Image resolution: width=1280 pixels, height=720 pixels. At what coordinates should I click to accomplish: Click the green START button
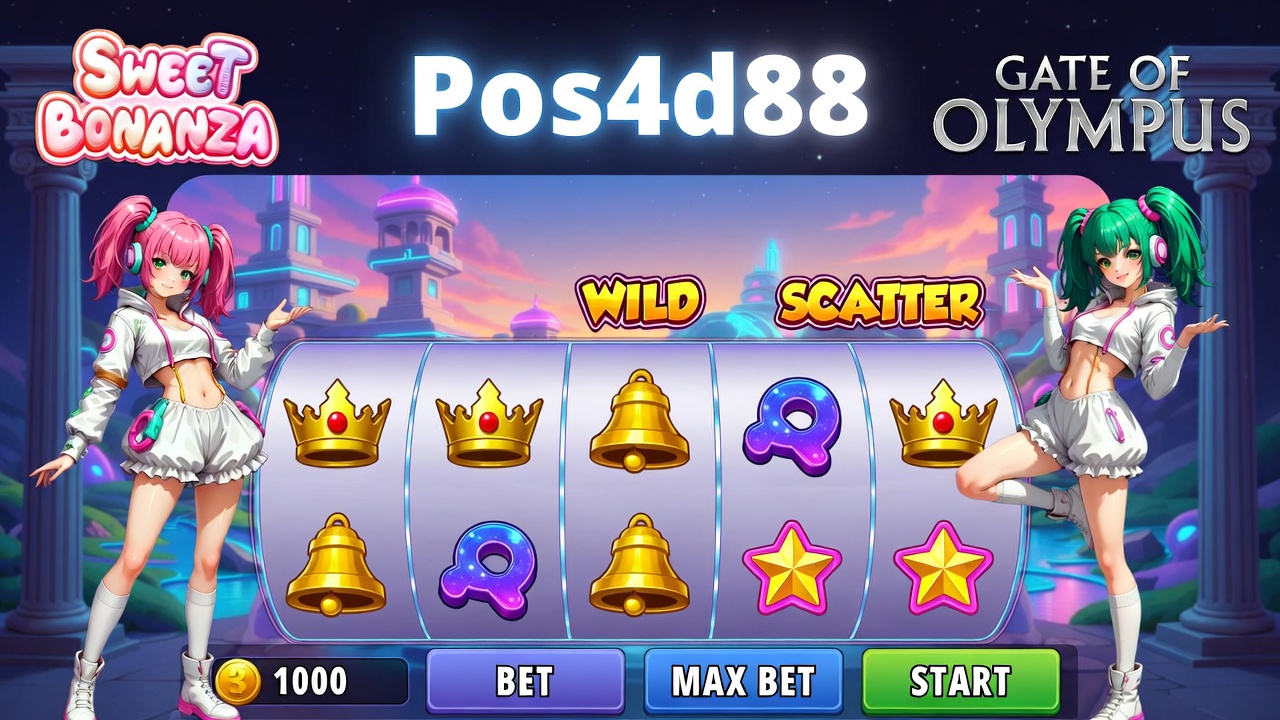[960, 681]
